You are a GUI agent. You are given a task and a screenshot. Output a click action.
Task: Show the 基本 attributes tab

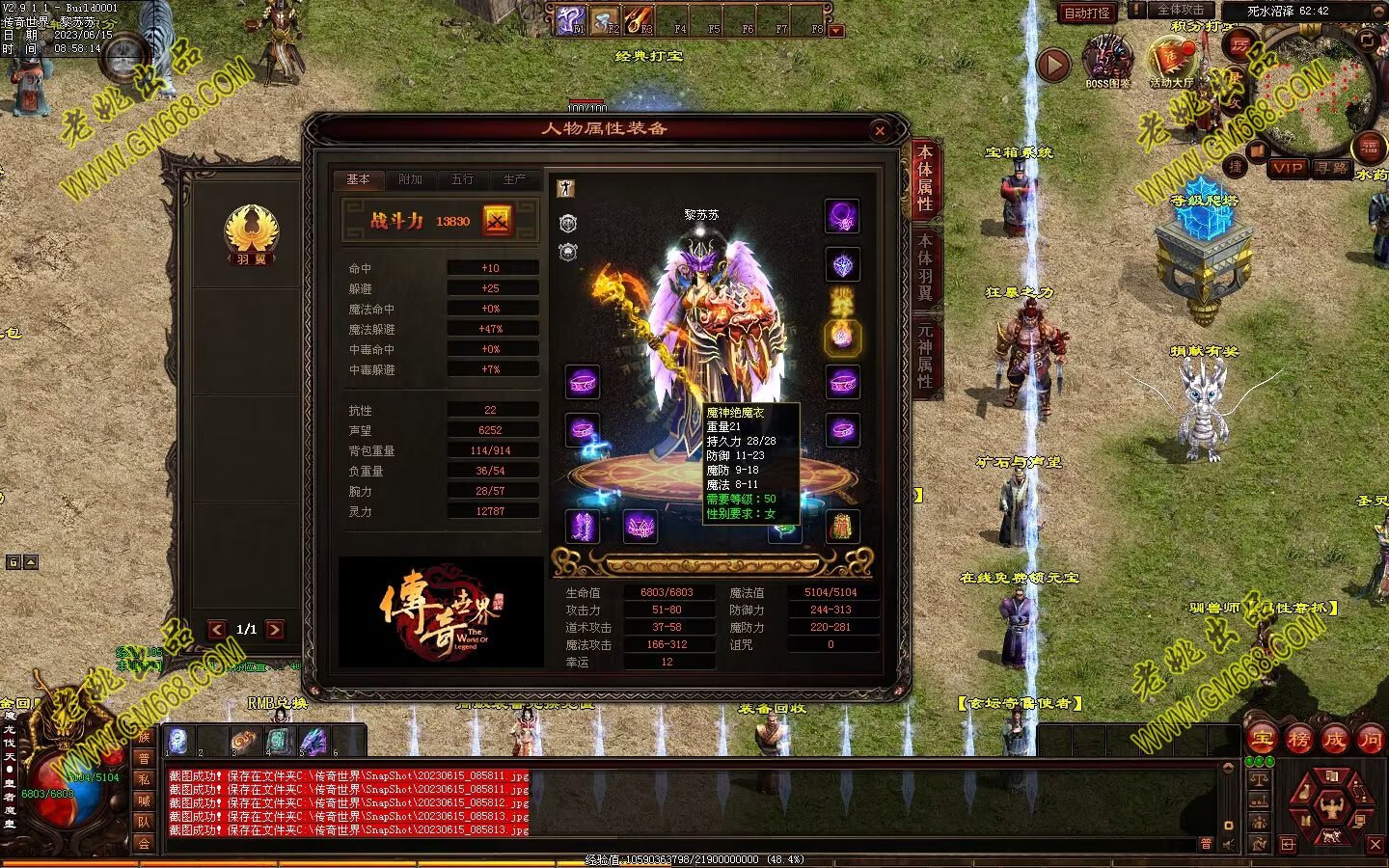(x=358, y=179)
